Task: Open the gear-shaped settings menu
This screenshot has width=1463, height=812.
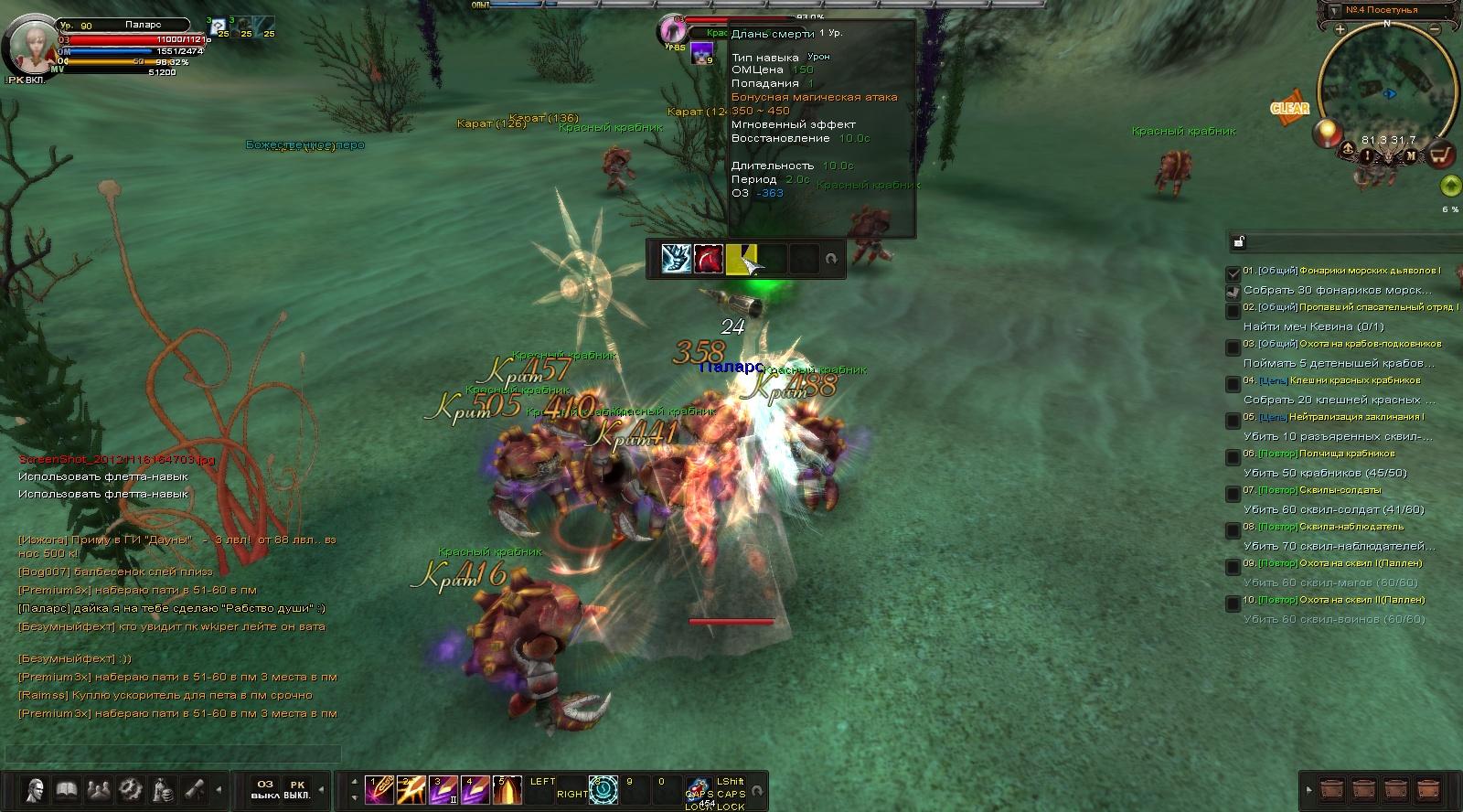Action: coord(130,788)
